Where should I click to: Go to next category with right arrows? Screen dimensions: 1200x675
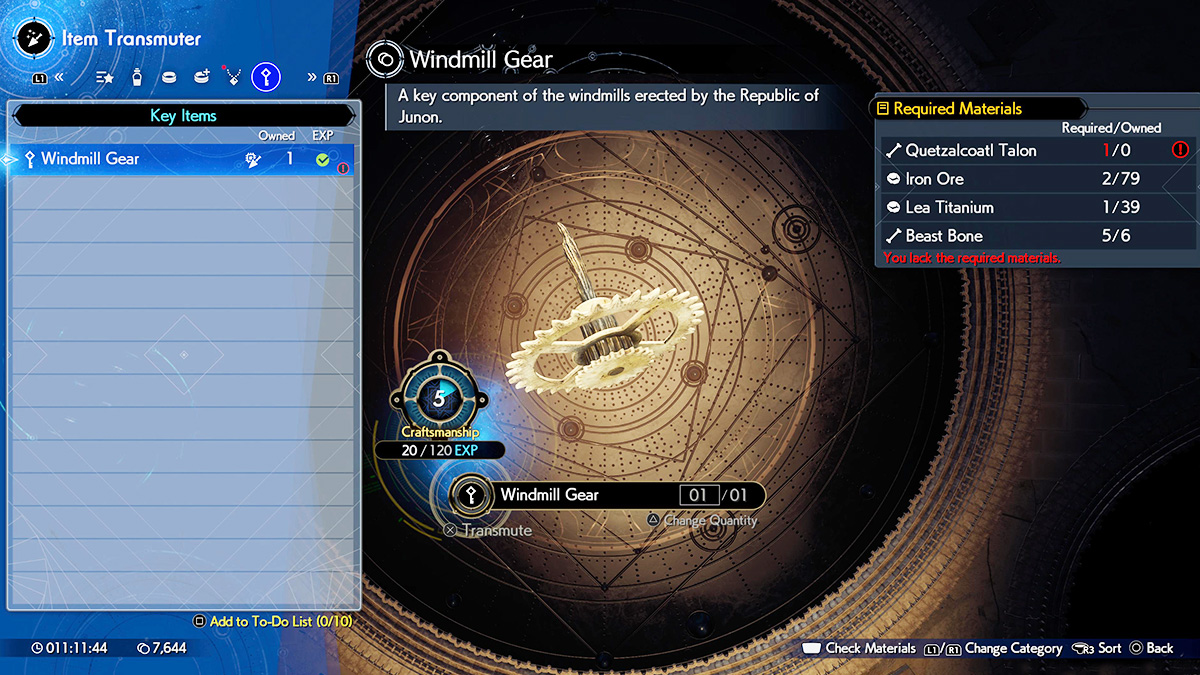tap(312, 76)
